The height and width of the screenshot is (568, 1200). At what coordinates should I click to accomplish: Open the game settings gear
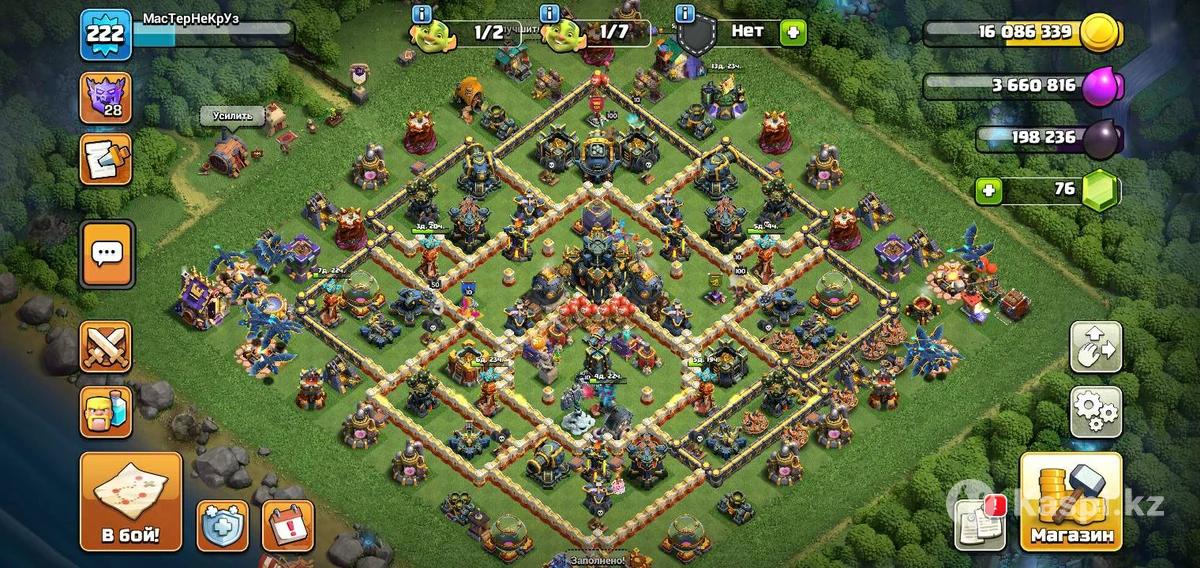[1096, 411]
